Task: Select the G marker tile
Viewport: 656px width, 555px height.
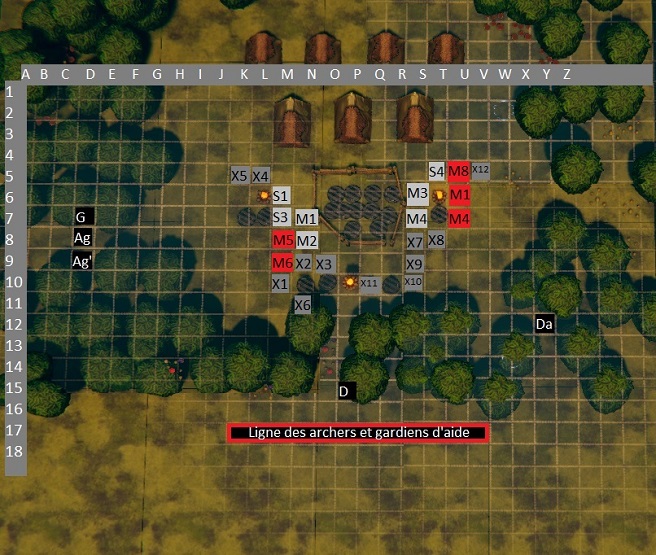Action: [84, 216]
